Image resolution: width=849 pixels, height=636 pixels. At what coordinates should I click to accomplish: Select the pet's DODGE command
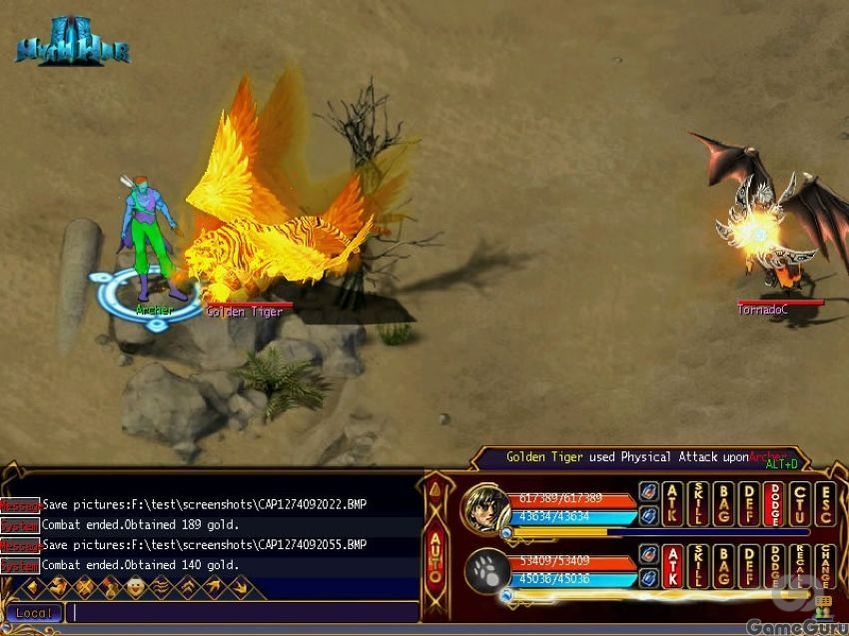coord(774,566)
